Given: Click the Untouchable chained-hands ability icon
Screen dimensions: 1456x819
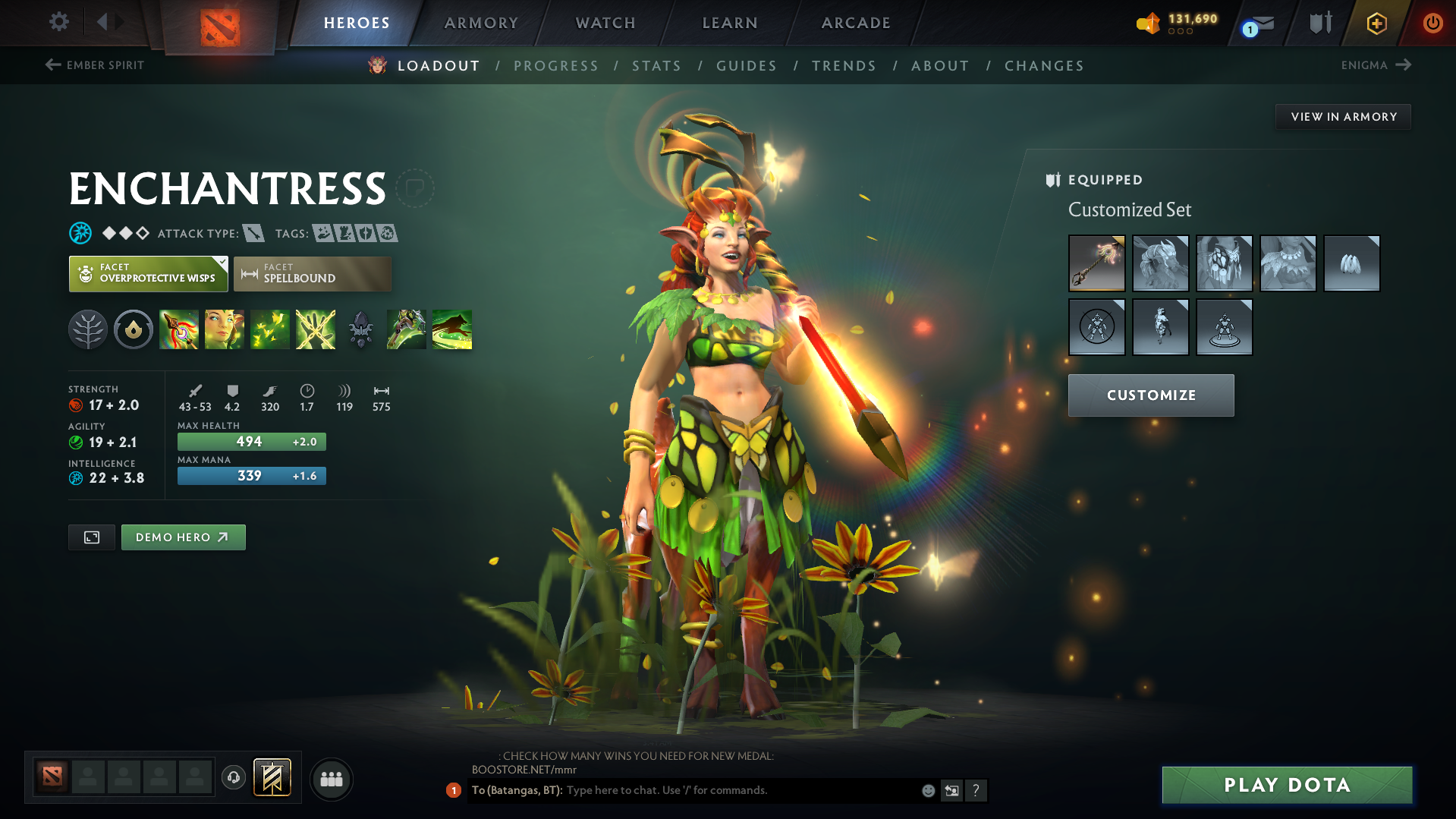Looking at the screenshot, I should pyautogui.click(x=315, y=329).
